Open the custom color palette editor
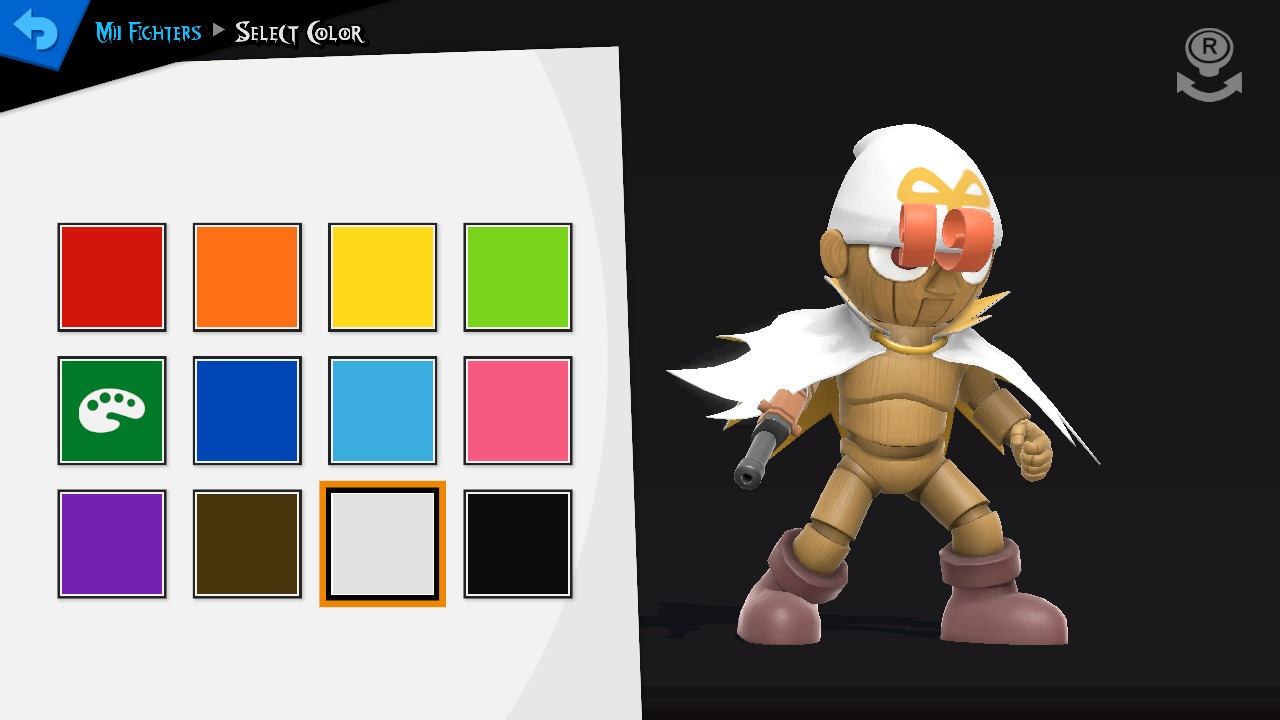Image resolution: width=1280 pixels, height=720 pixels. tap(111, 409)
